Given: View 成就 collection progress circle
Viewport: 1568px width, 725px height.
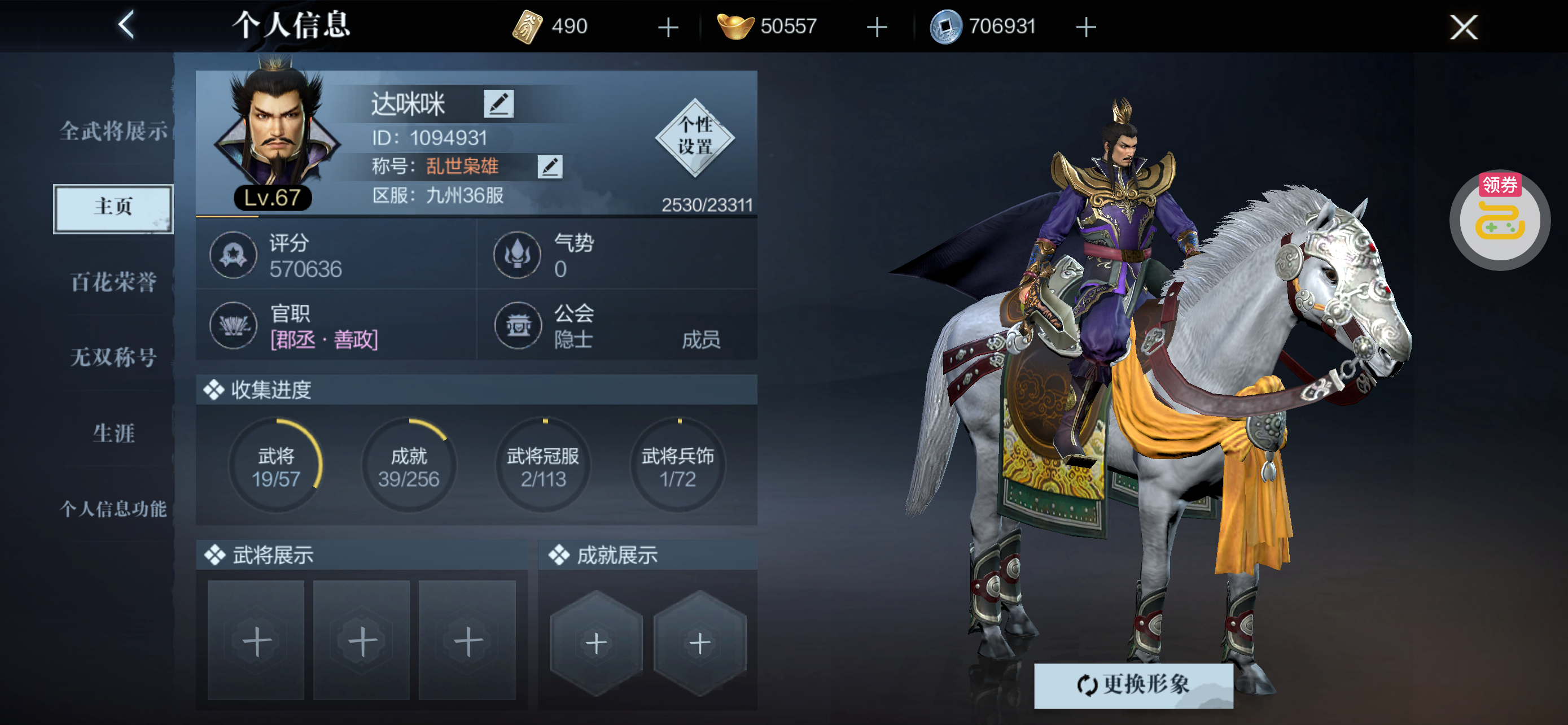Looking at the screenshot, I should point(409,466).
